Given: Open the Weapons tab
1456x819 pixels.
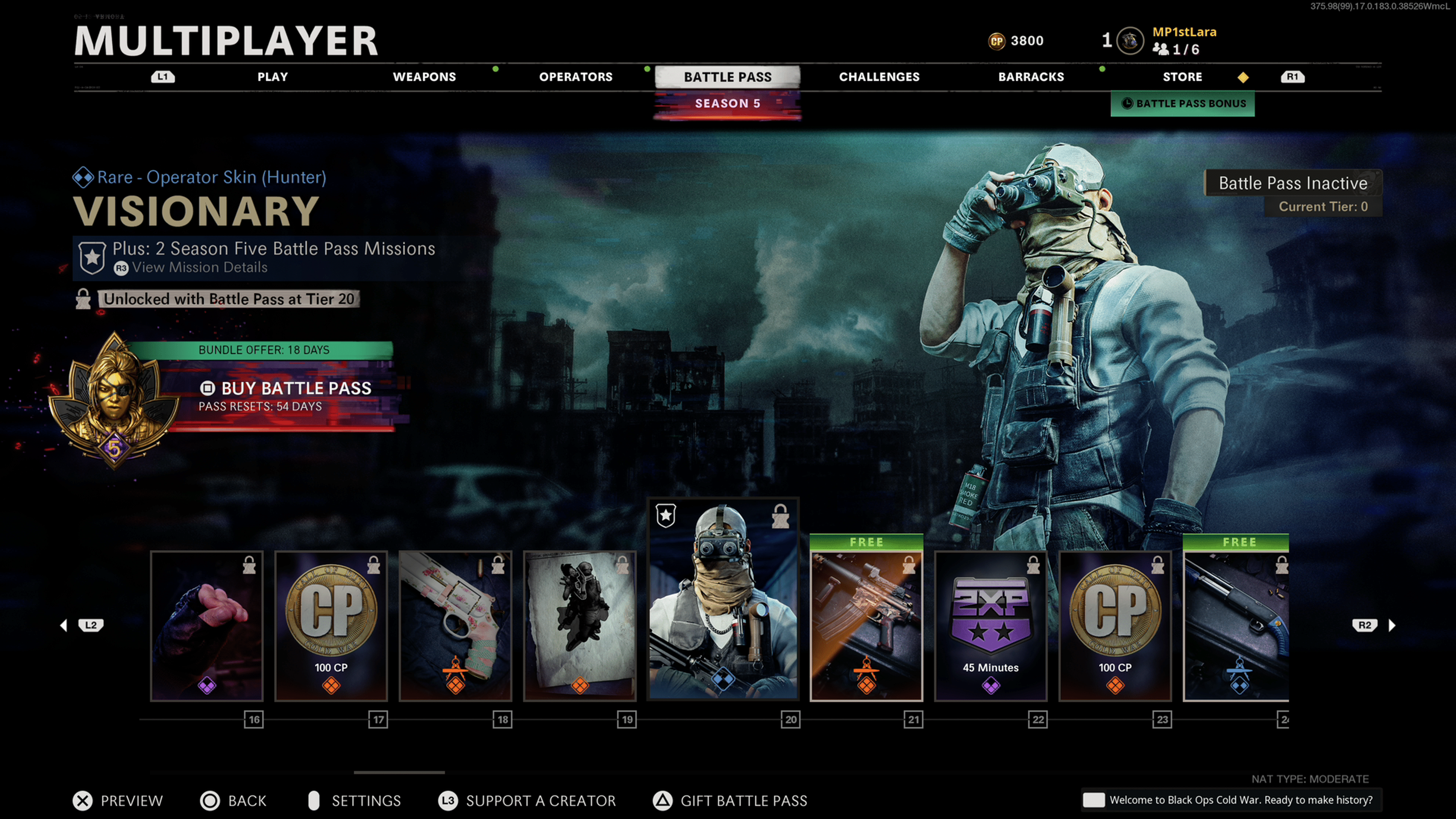Looking at the screenshot, I should [x=424, y=77].
